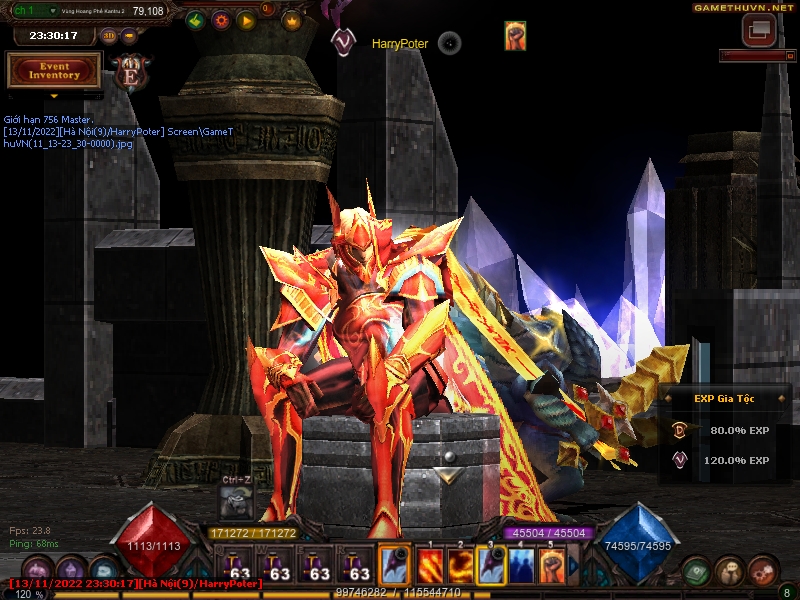The image size is (800, 600).
Task: Open the crown icon menu
Action: (292, 20)
